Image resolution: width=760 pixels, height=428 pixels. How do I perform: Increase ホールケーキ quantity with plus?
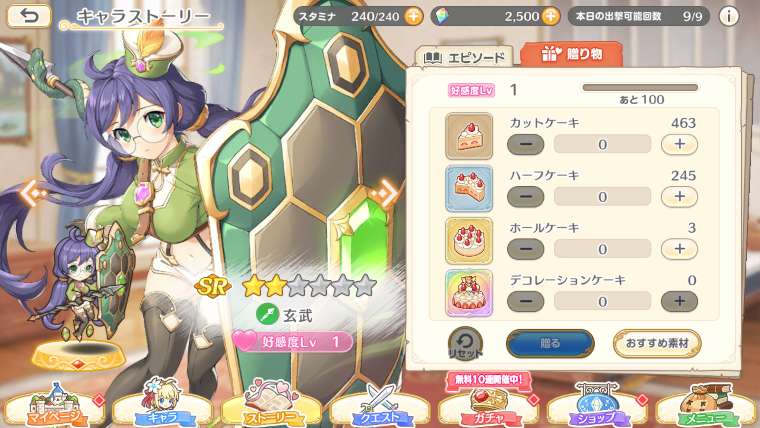[679, 249]
